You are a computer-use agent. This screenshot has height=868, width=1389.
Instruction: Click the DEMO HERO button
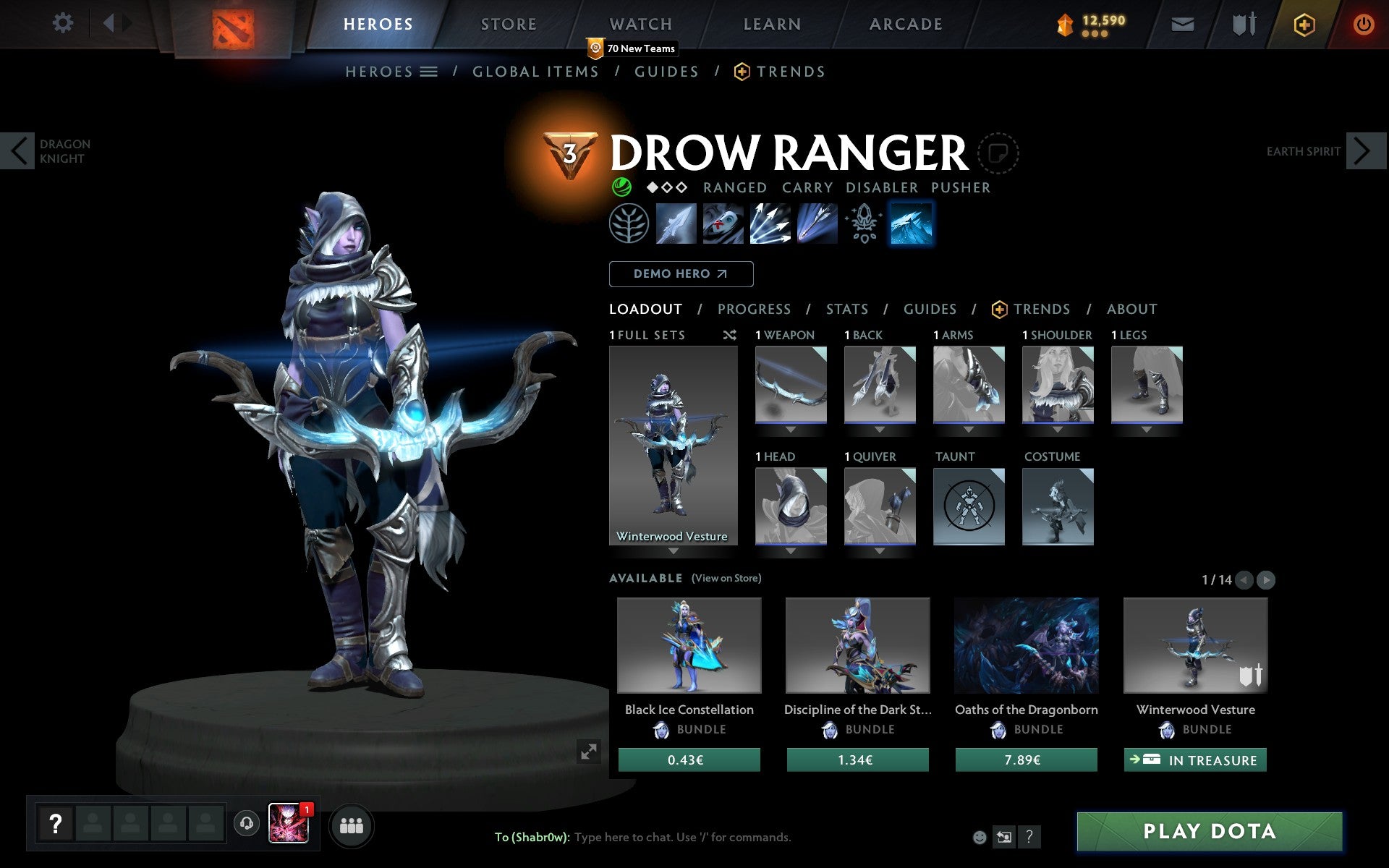point(681,274)
